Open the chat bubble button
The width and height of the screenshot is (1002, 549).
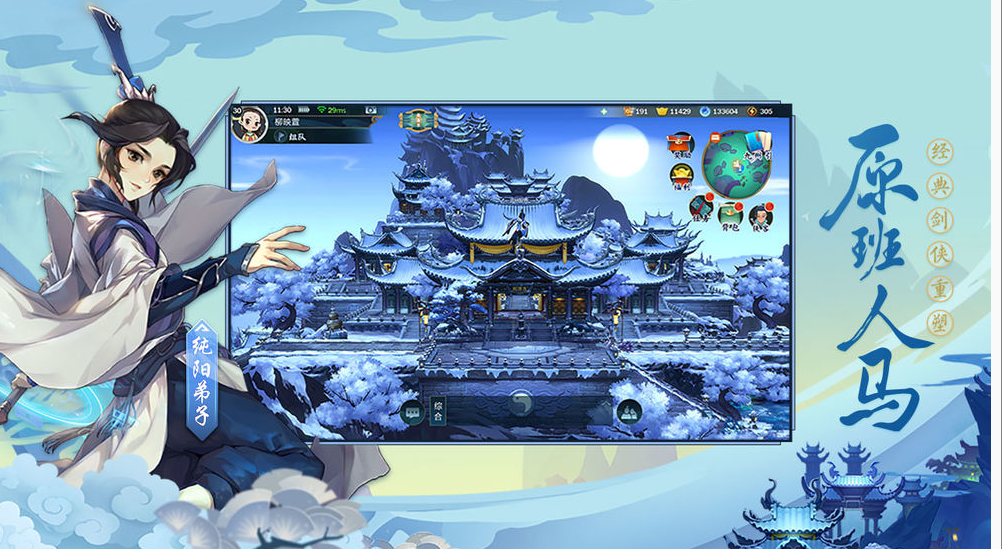410,410
